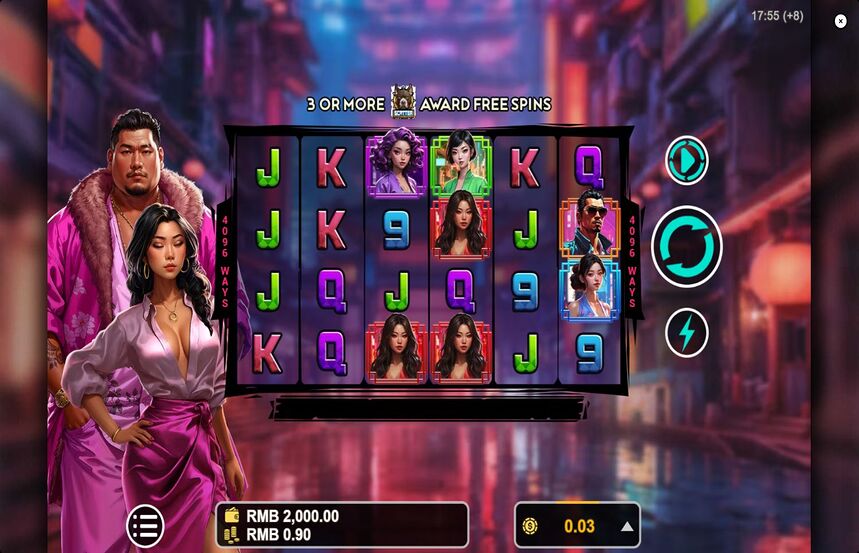859x553 pixels.
Task: Spin the reels with the circular arrows button
Action: click(687, 246)
